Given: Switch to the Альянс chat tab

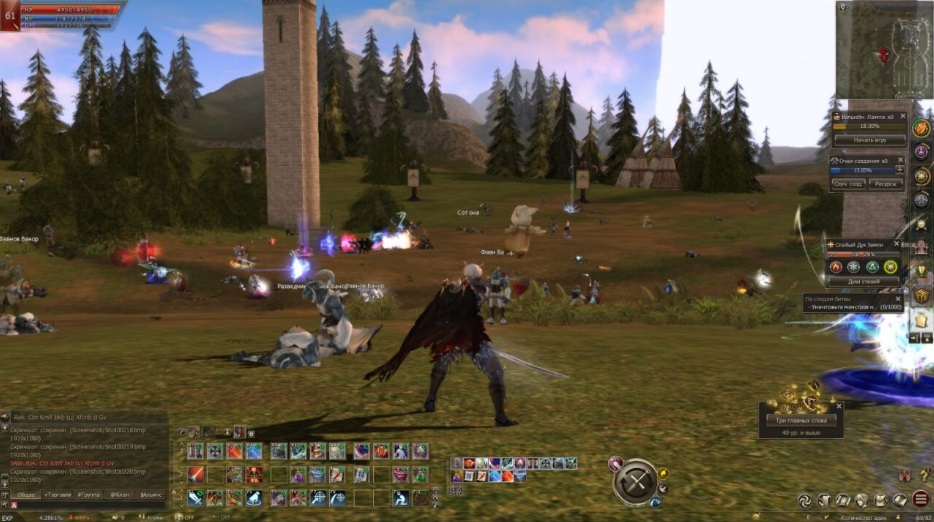Looking at the screenshot, I should click(151, 494).
